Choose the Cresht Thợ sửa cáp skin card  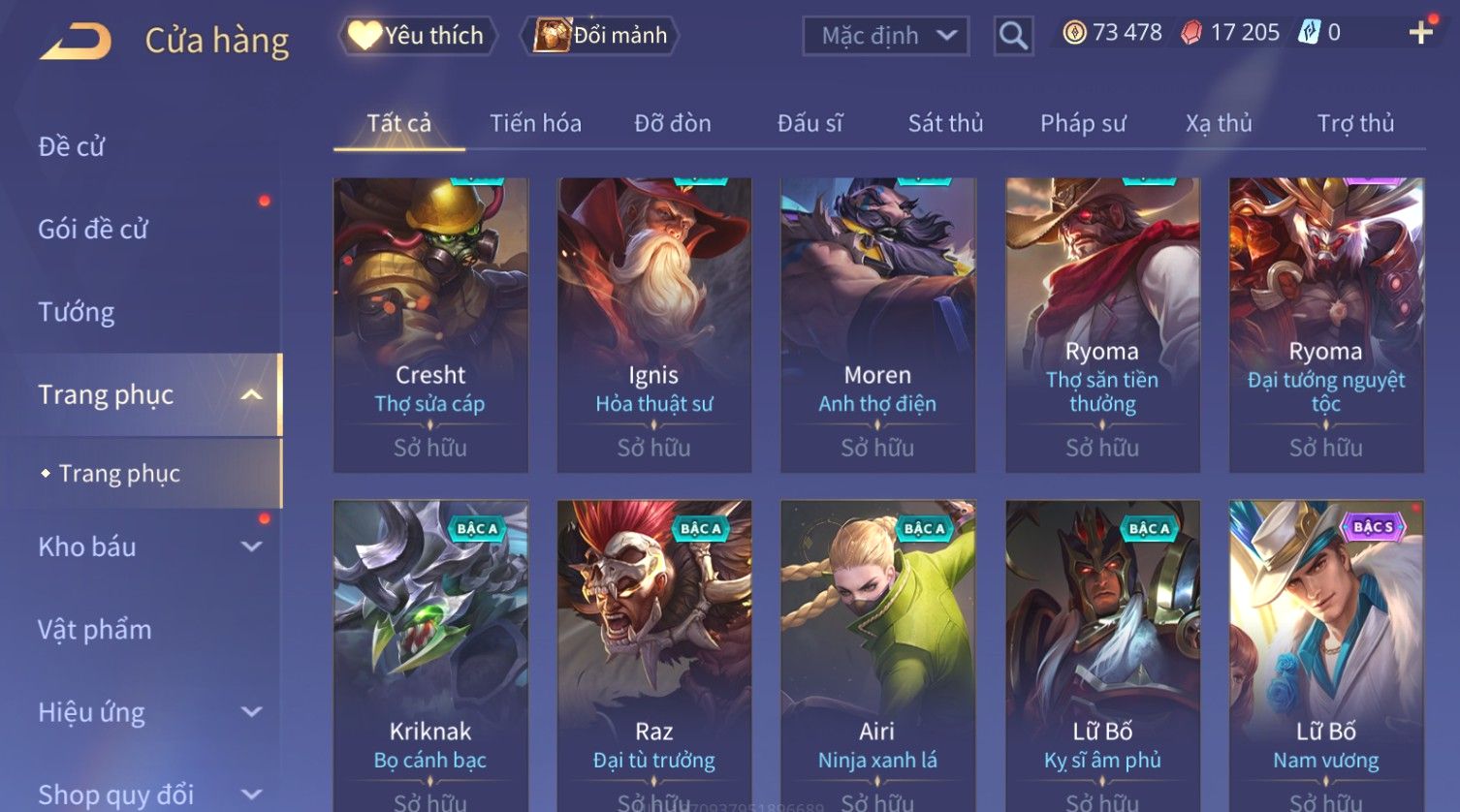[x=430, y=325]
